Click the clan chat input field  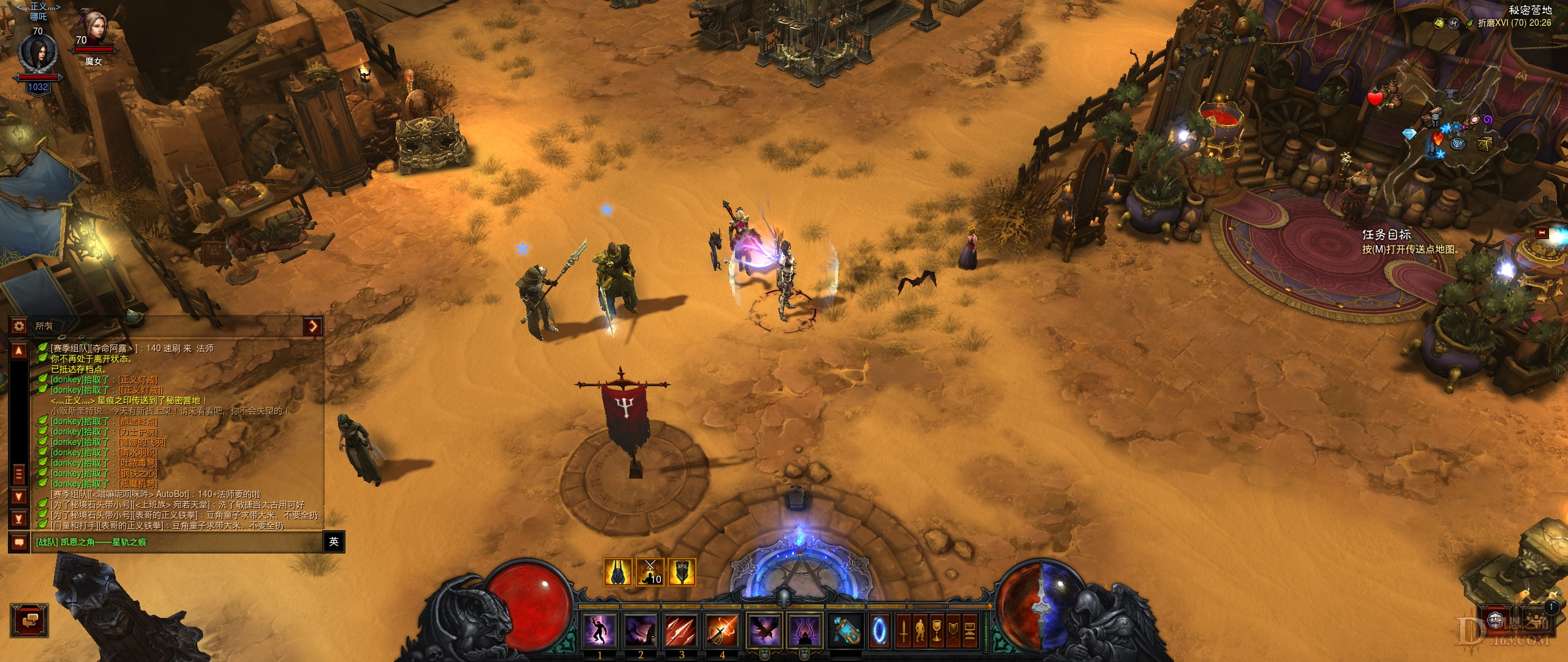pos(178,542)
